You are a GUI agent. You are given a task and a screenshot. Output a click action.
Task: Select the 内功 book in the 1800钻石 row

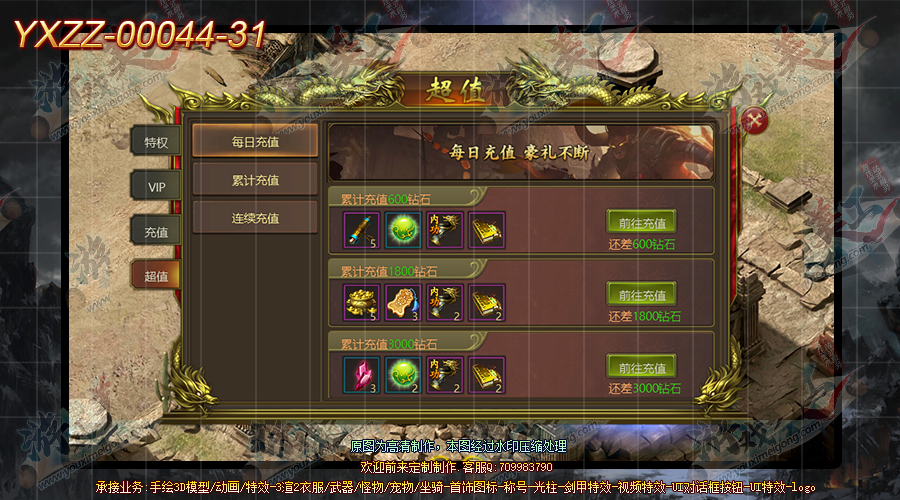coord(445,302)
